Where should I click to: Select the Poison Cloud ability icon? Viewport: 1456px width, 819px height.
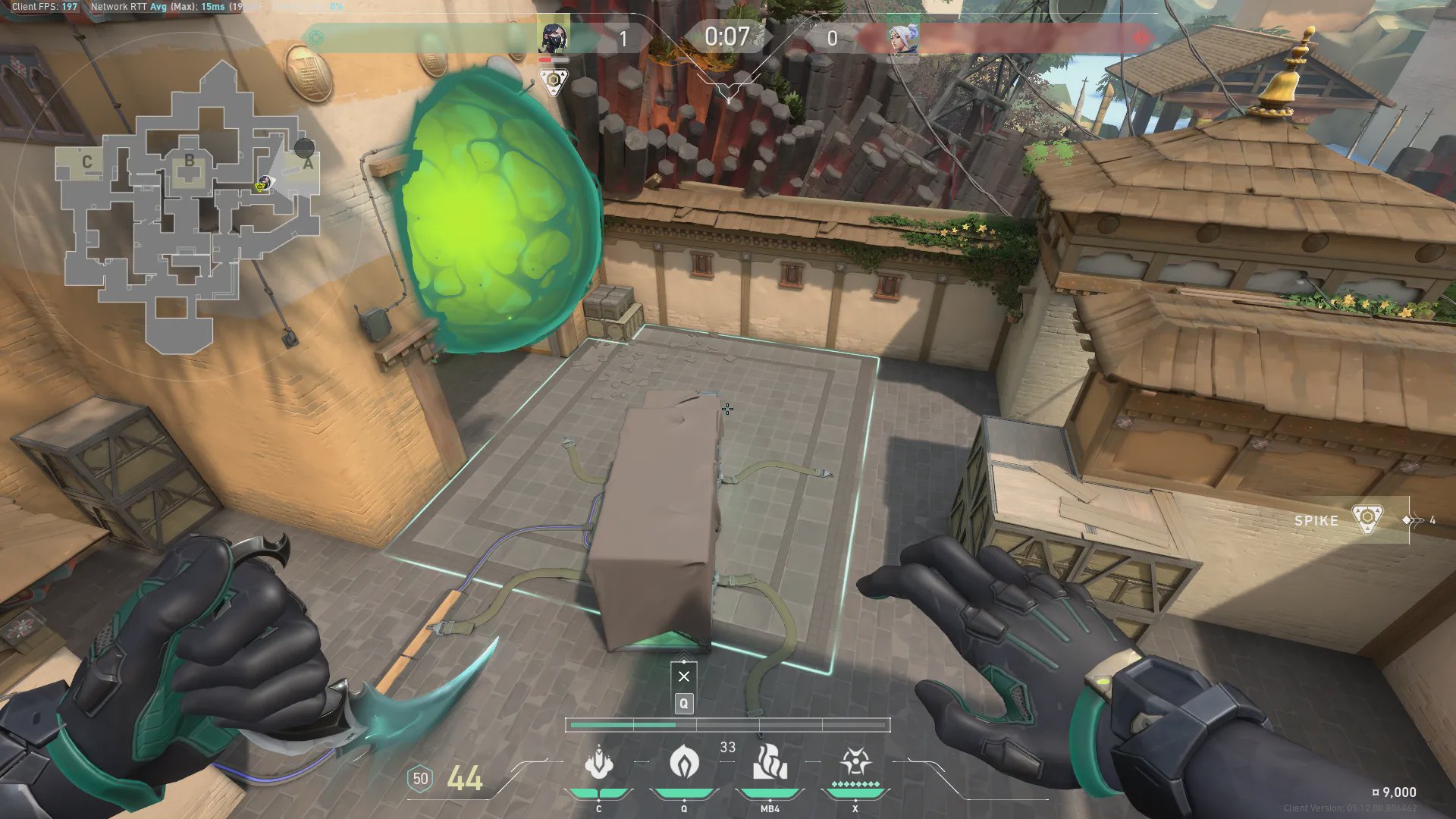click(x=684, y=762)
